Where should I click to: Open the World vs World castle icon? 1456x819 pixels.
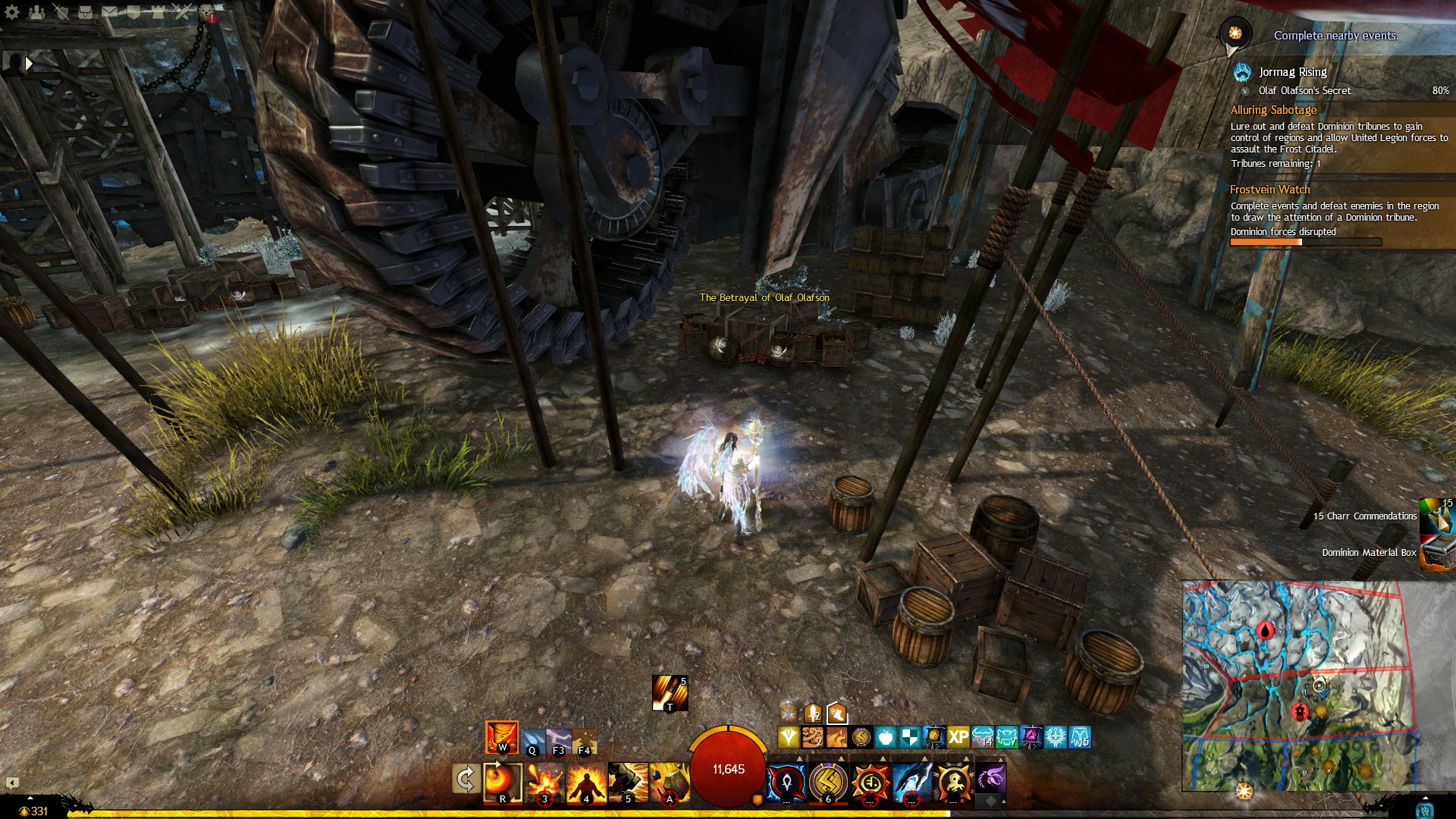158,12
